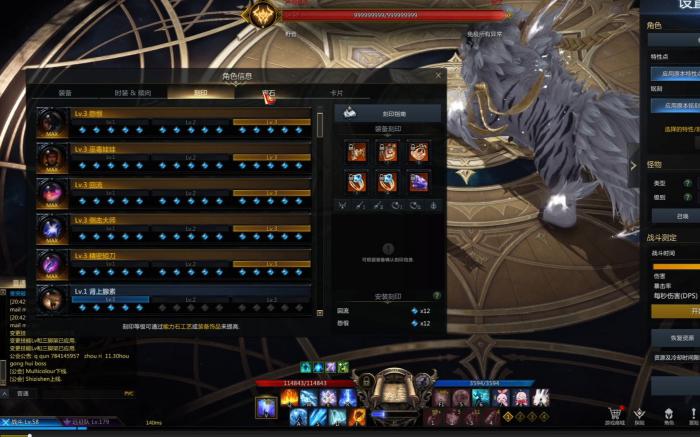This screenshot has height=437, width=700.
Task: Close the character info window
Action: click(x=438, y=75)
